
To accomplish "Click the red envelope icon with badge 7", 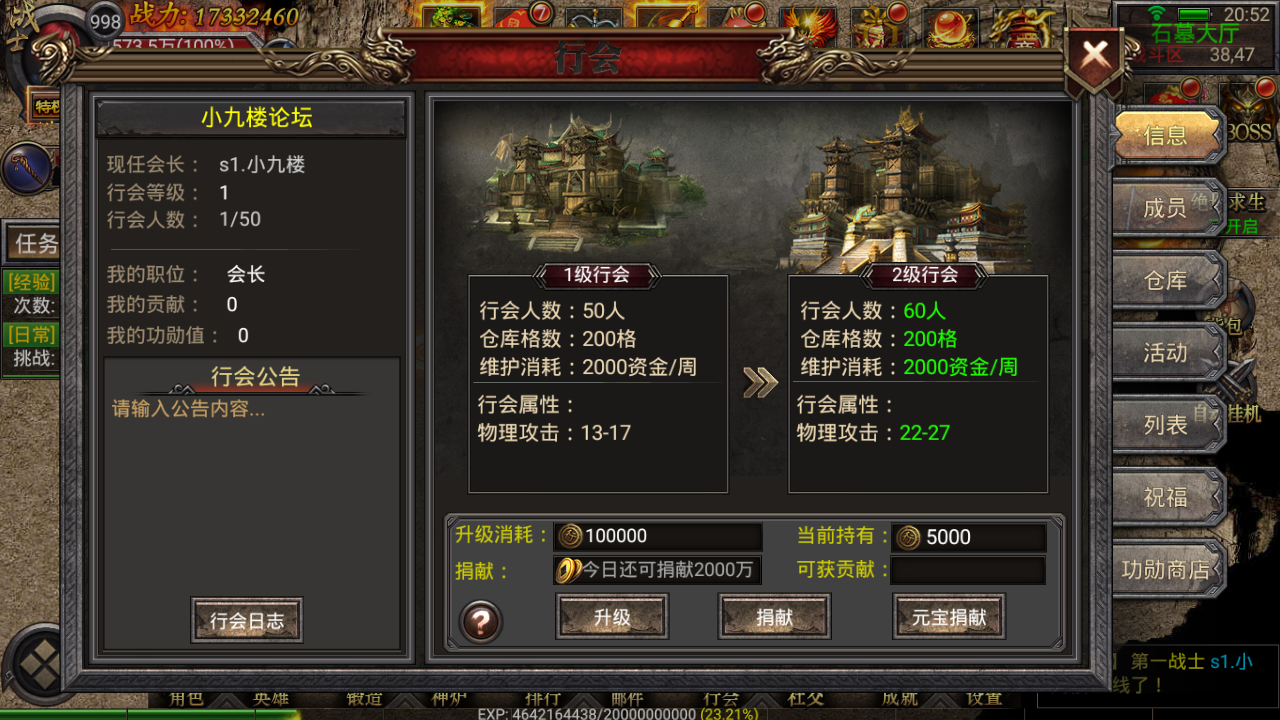I will tap(515, 22).
